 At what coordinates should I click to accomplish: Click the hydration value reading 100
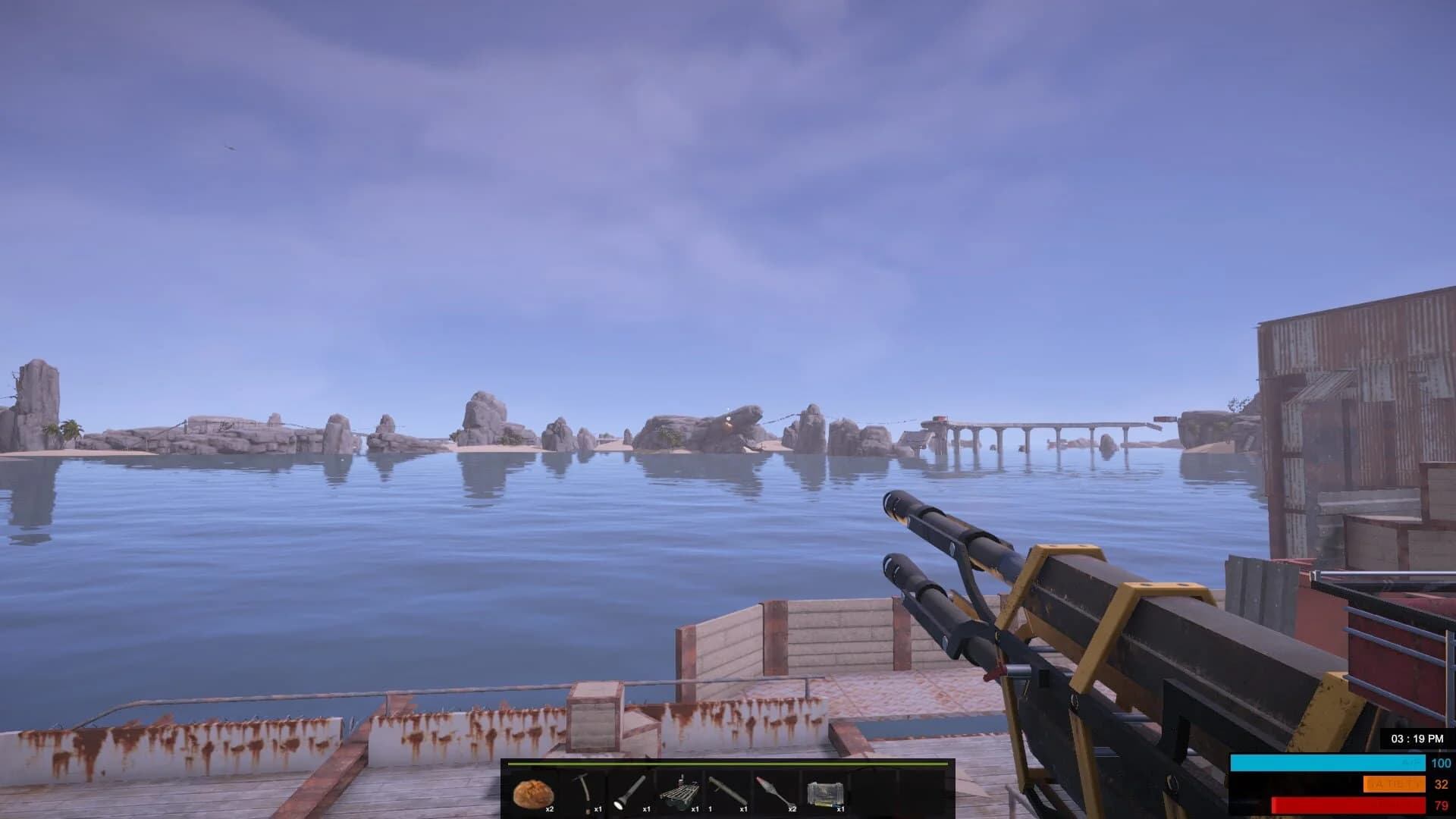pyautogui.click(x=1440, y=763)
